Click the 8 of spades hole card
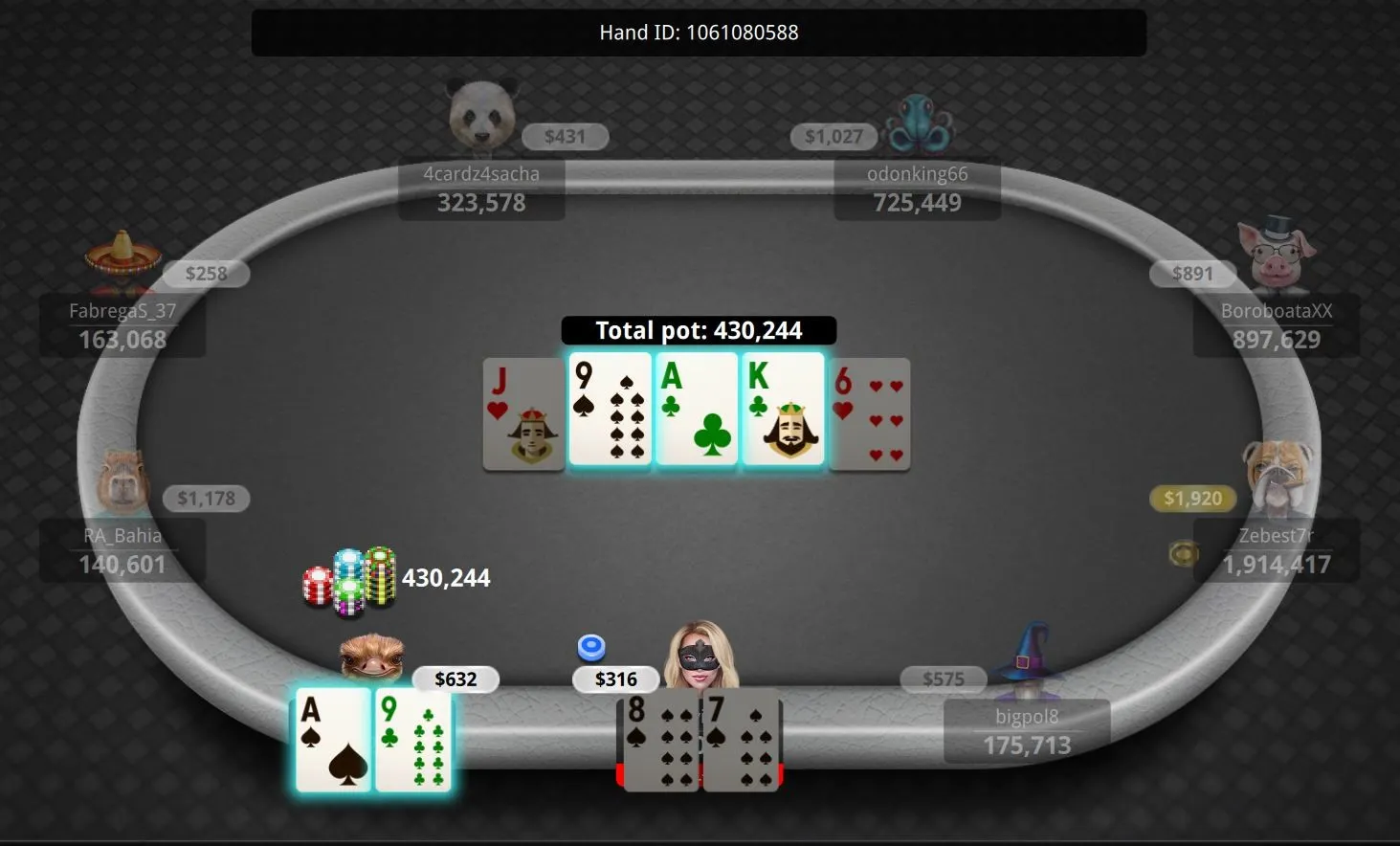 click(660, 742)
